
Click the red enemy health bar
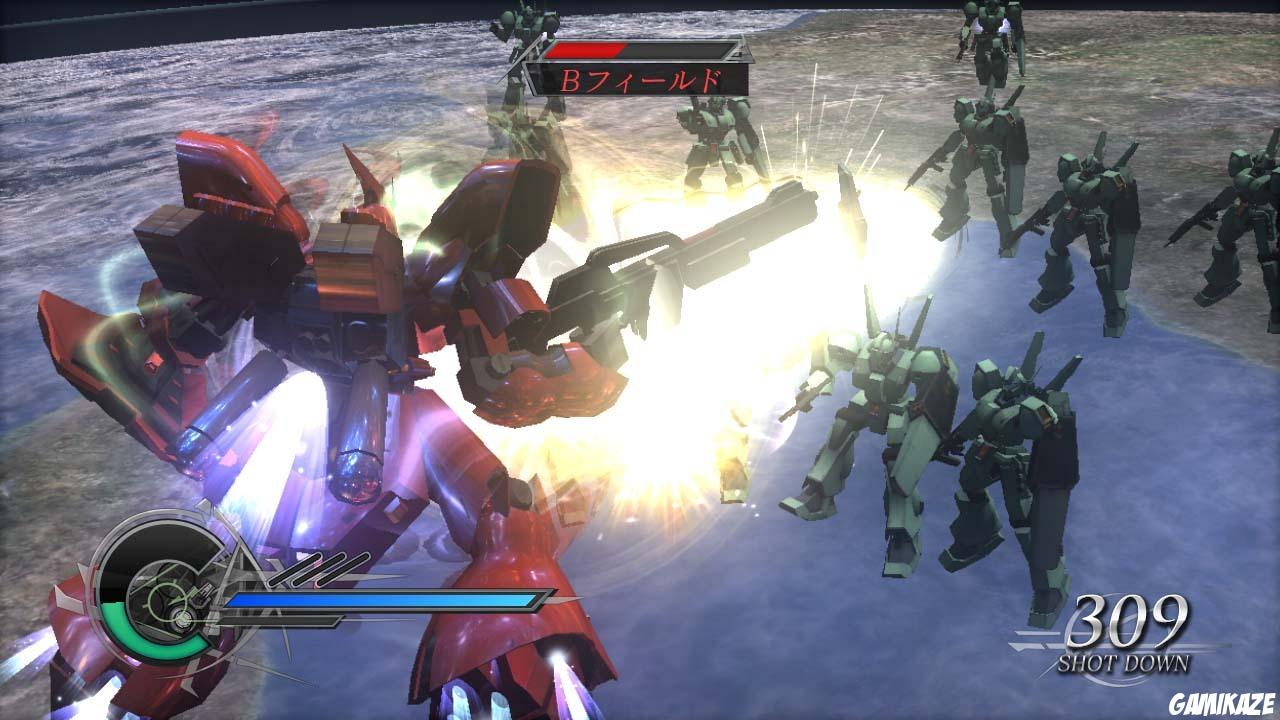point(585,46)
